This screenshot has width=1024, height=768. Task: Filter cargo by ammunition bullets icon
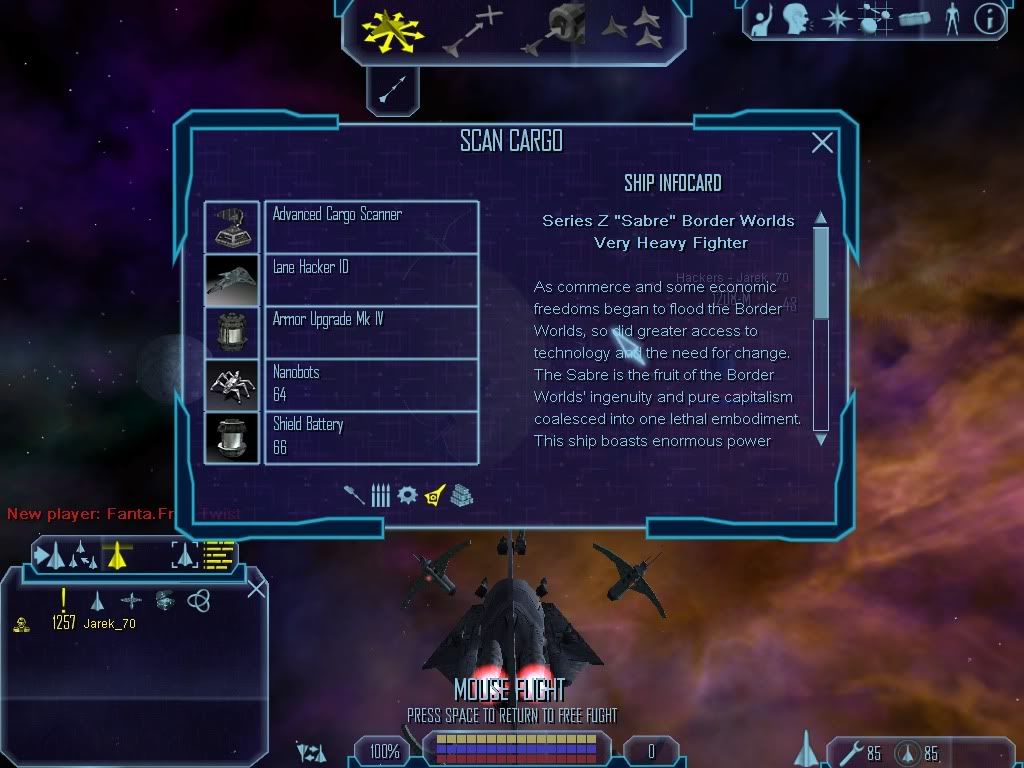coord(381,495)
